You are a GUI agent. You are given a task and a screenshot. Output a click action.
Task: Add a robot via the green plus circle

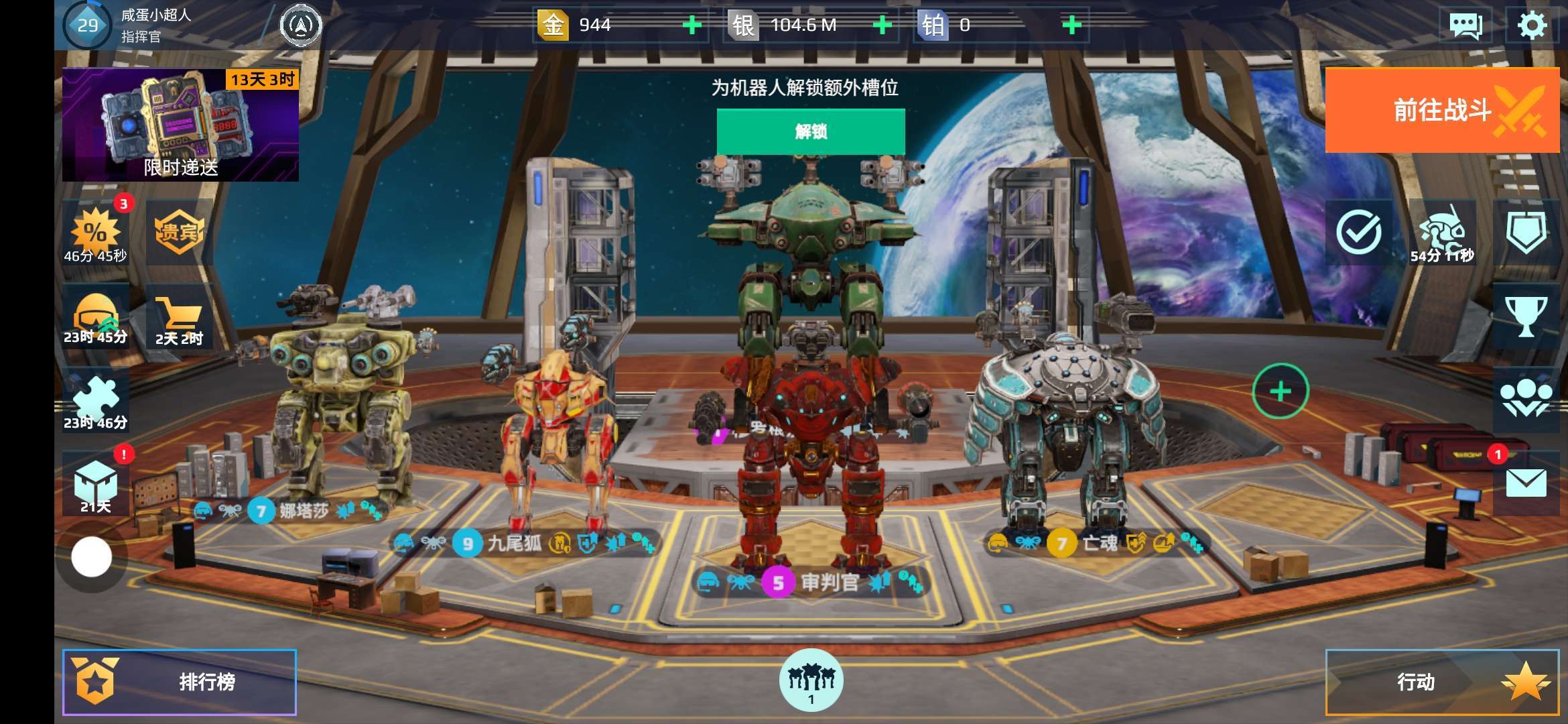coord(1280,391)
